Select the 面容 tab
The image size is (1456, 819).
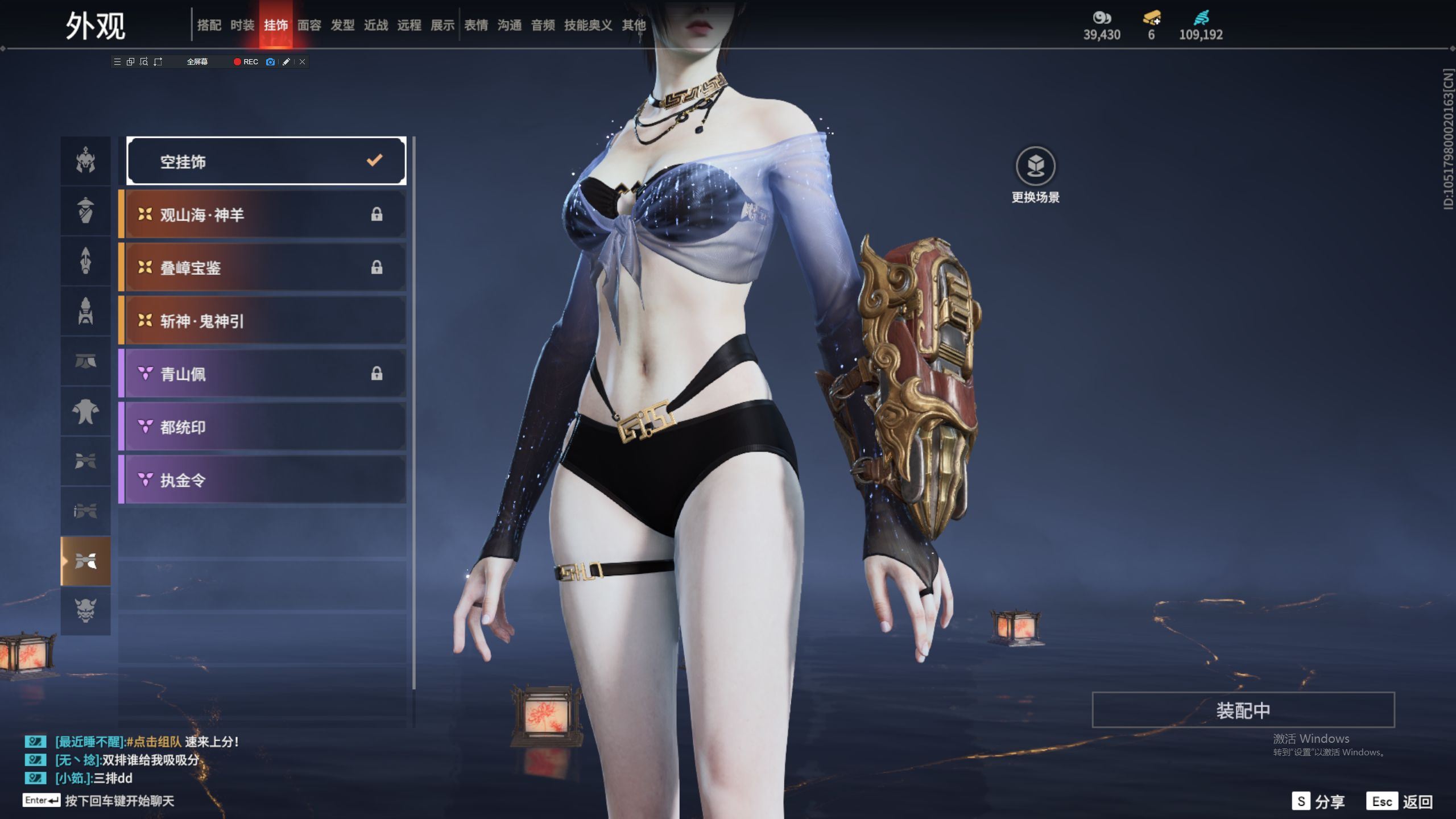[x=309, y=25]
